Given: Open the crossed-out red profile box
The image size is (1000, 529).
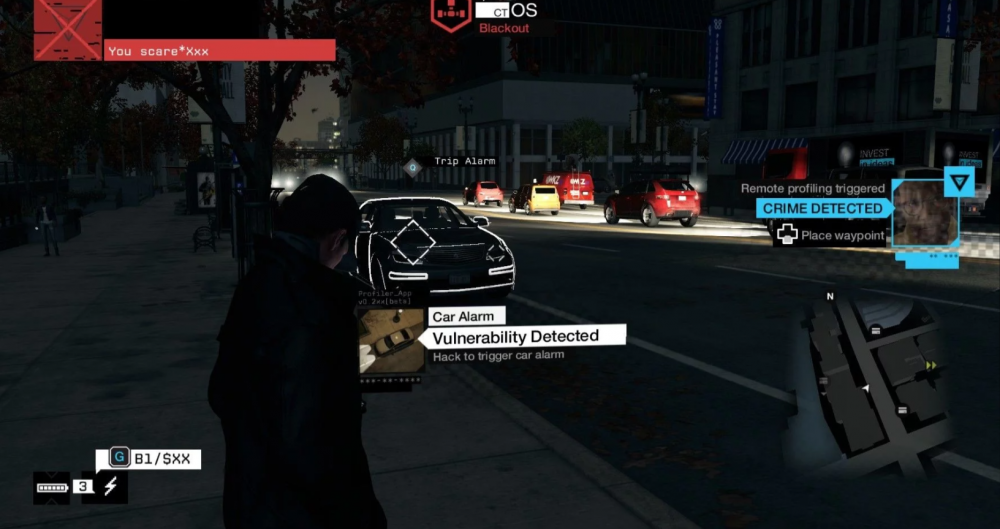Looking at the screenshot, I should (68, 30).
